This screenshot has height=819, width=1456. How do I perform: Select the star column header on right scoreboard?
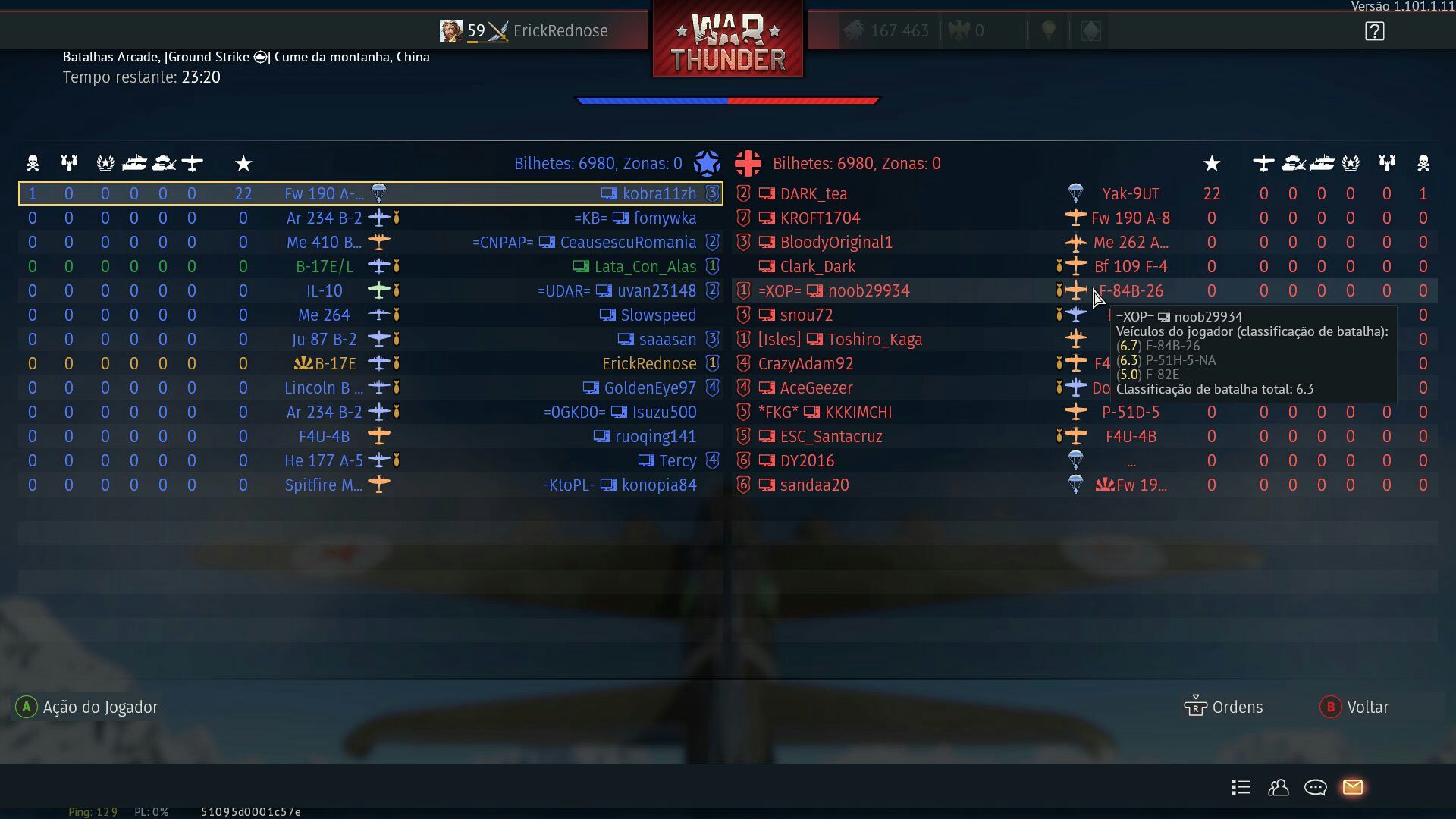tap(1213, 162)
